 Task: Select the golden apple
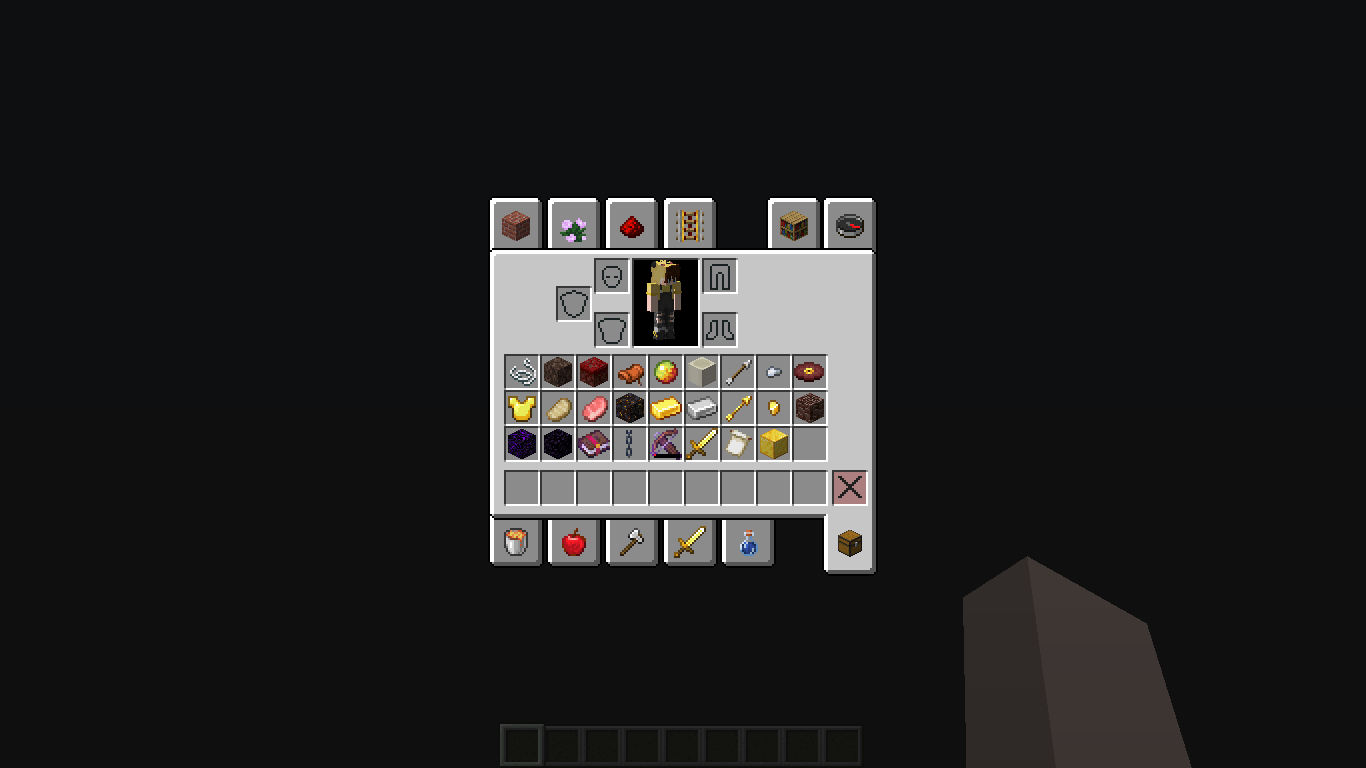tap(665, 372)
